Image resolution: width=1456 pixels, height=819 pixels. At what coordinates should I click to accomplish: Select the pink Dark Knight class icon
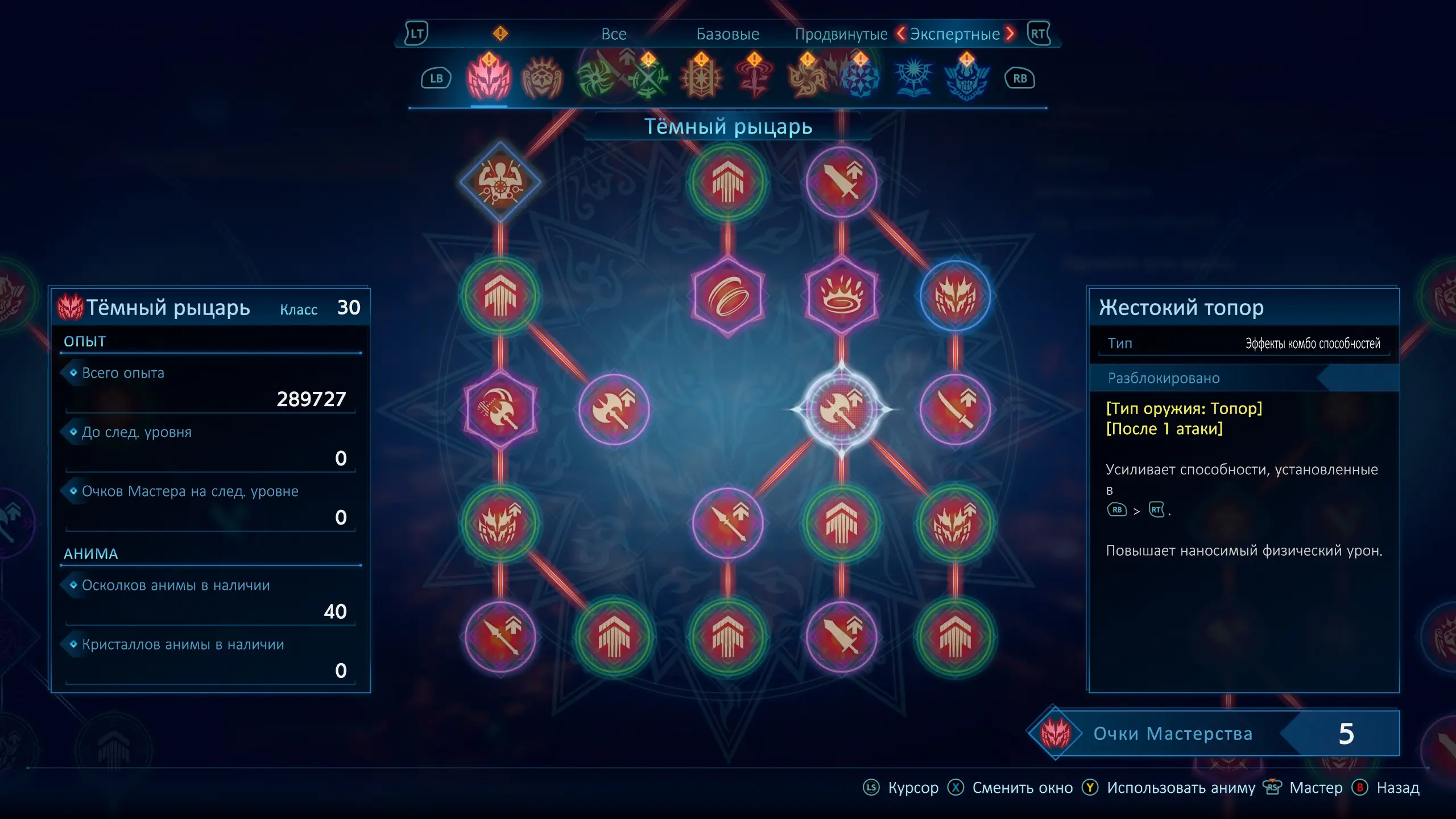point(489,78)
